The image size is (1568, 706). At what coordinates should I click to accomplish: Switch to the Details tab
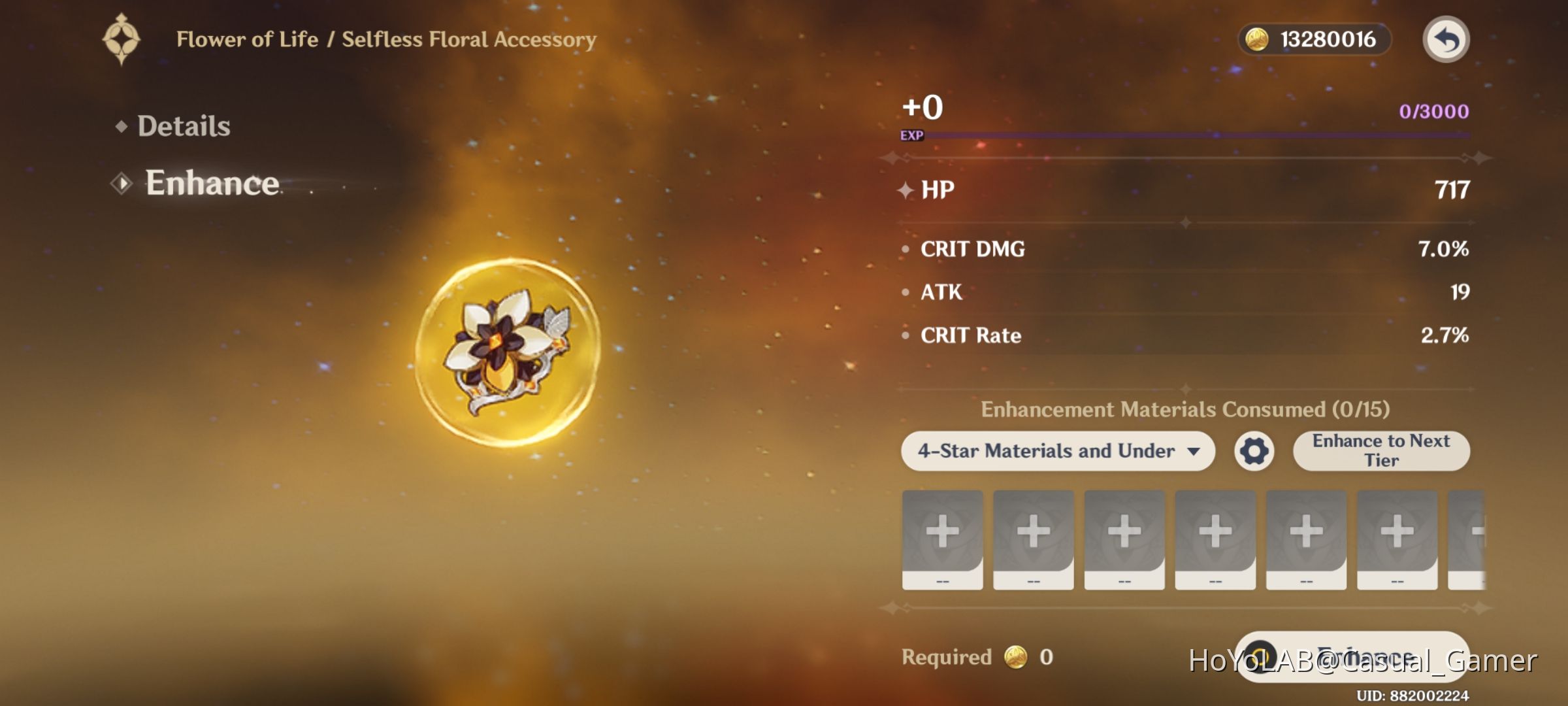(184, 126)
